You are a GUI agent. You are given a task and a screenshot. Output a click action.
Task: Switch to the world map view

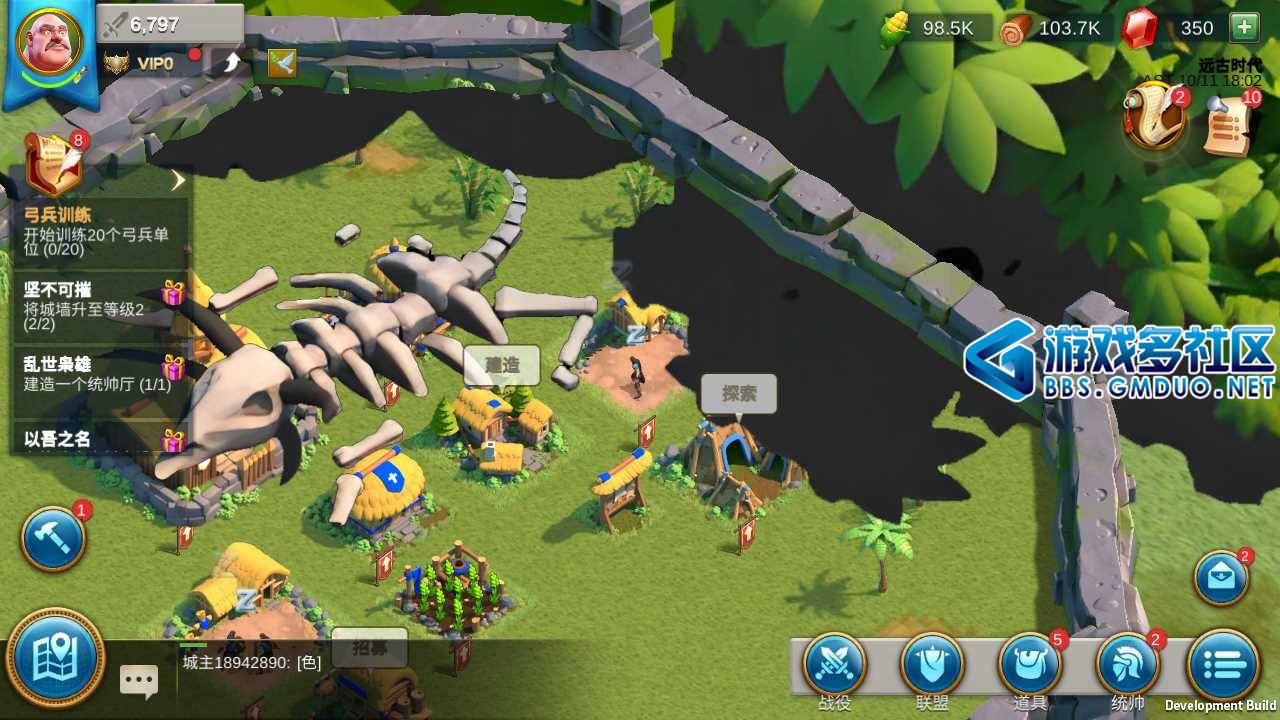click(x=55, y=658)
